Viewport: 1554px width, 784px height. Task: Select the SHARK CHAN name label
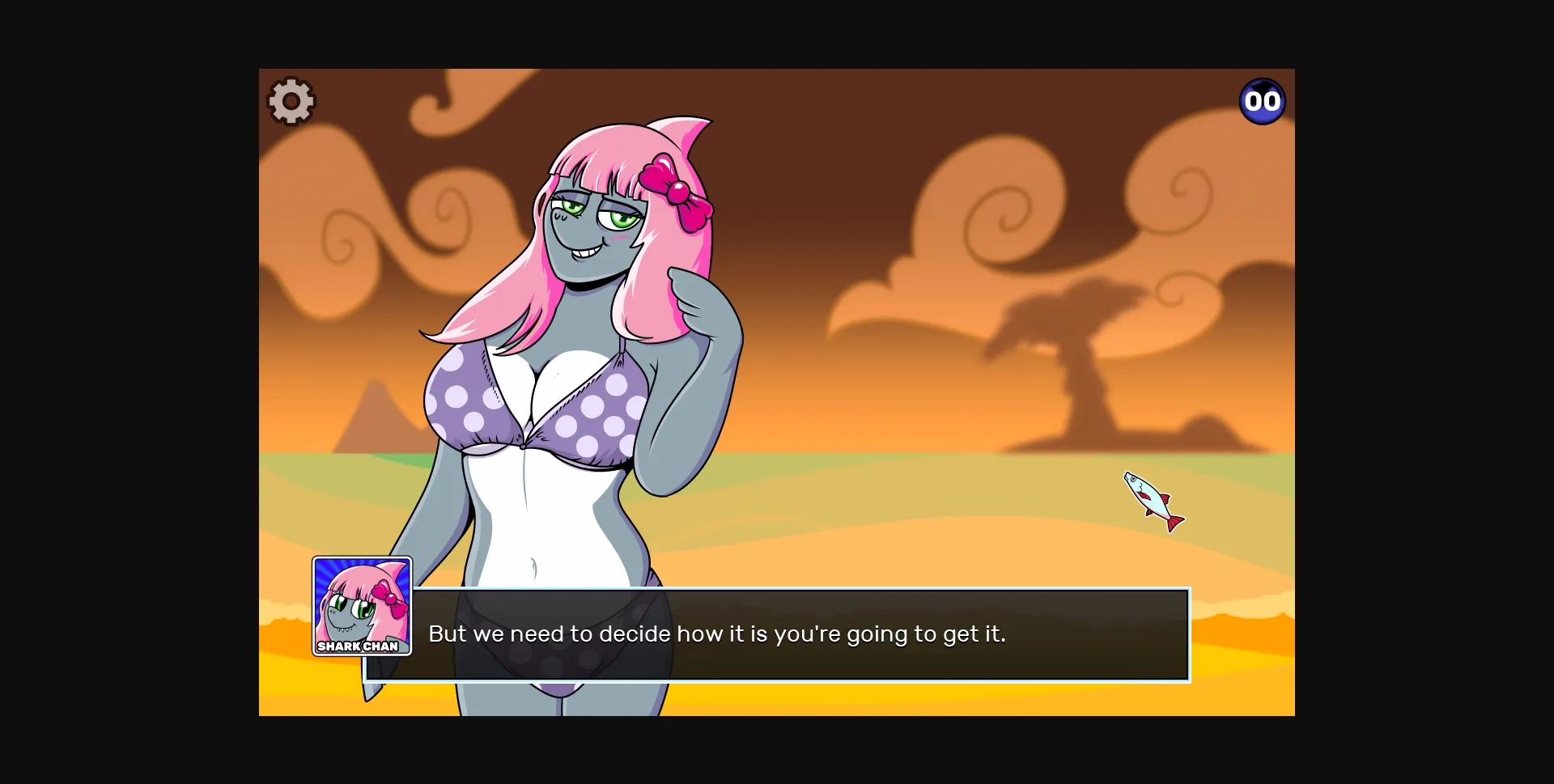pyautogui.click(x=359, y=647)
